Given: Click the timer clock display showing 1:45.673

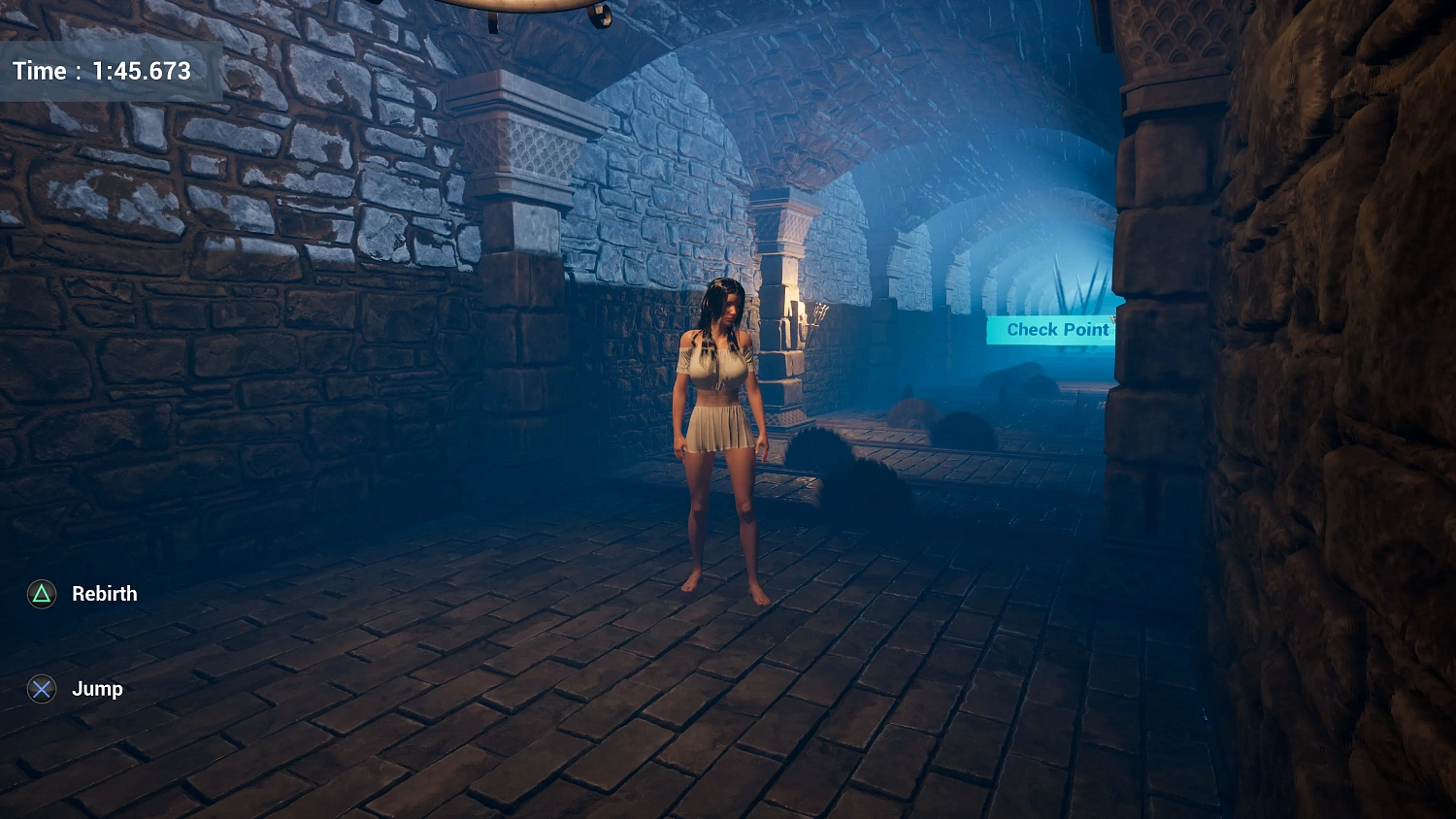Looking at the screenshot, I should (102, 71).
